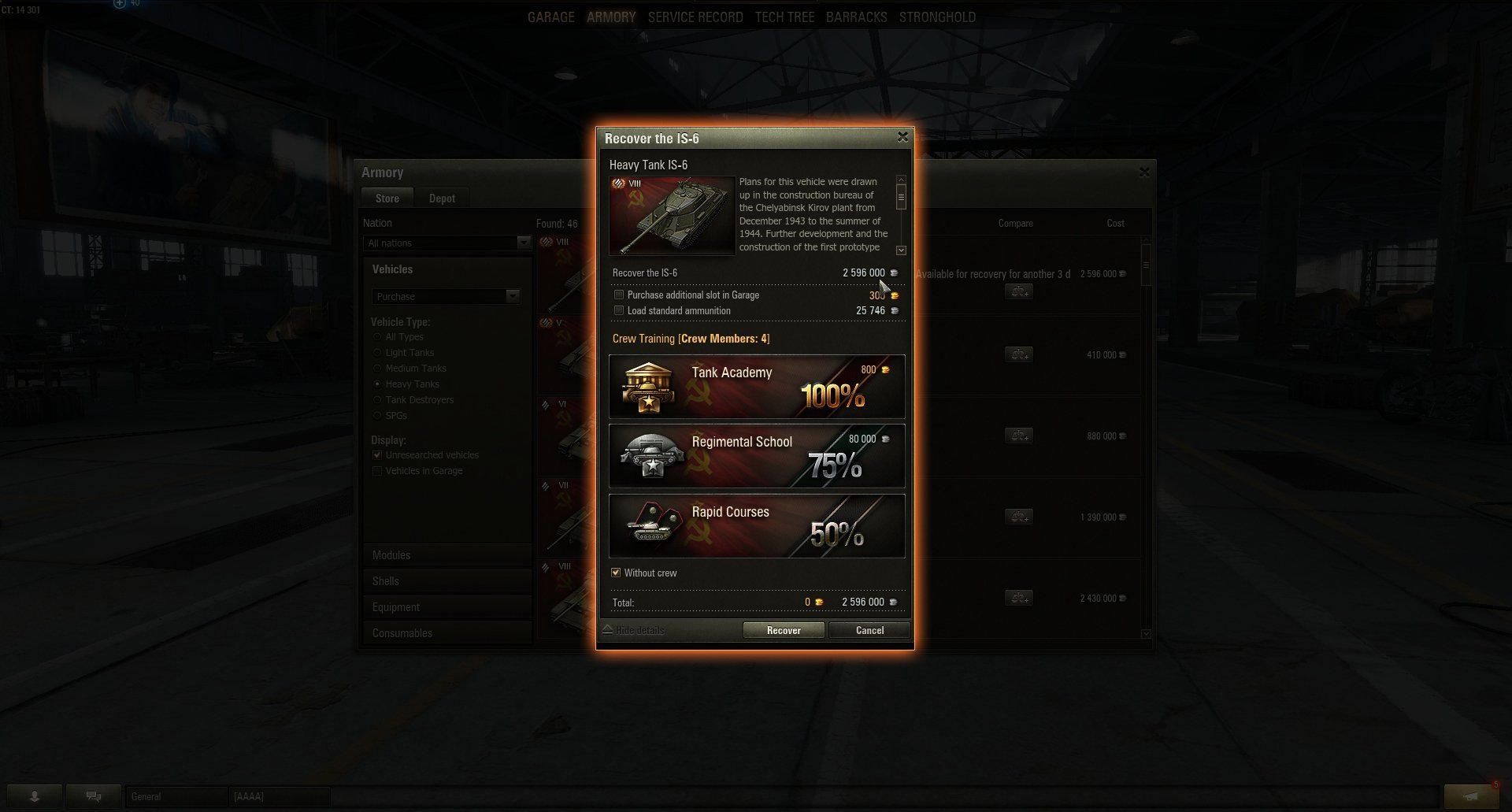Tick Purchase additional slot in Garage
This screenshot has height=812, width=1512.
pyautogui.click(x=619, y=295)
